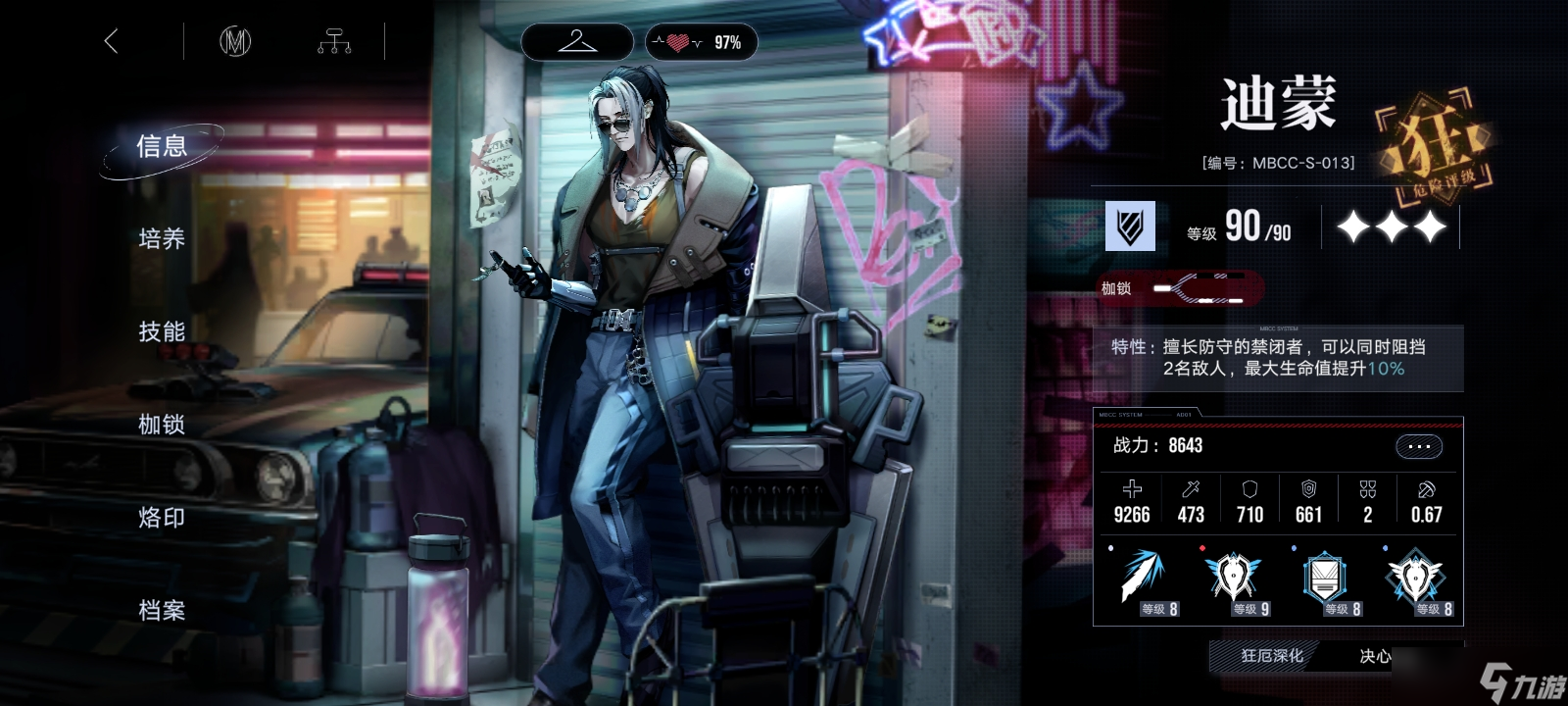The height and width of the screenshot is (706, 1568).
Task: Open the 狂厄深化 button
Action: [1271, 656]
